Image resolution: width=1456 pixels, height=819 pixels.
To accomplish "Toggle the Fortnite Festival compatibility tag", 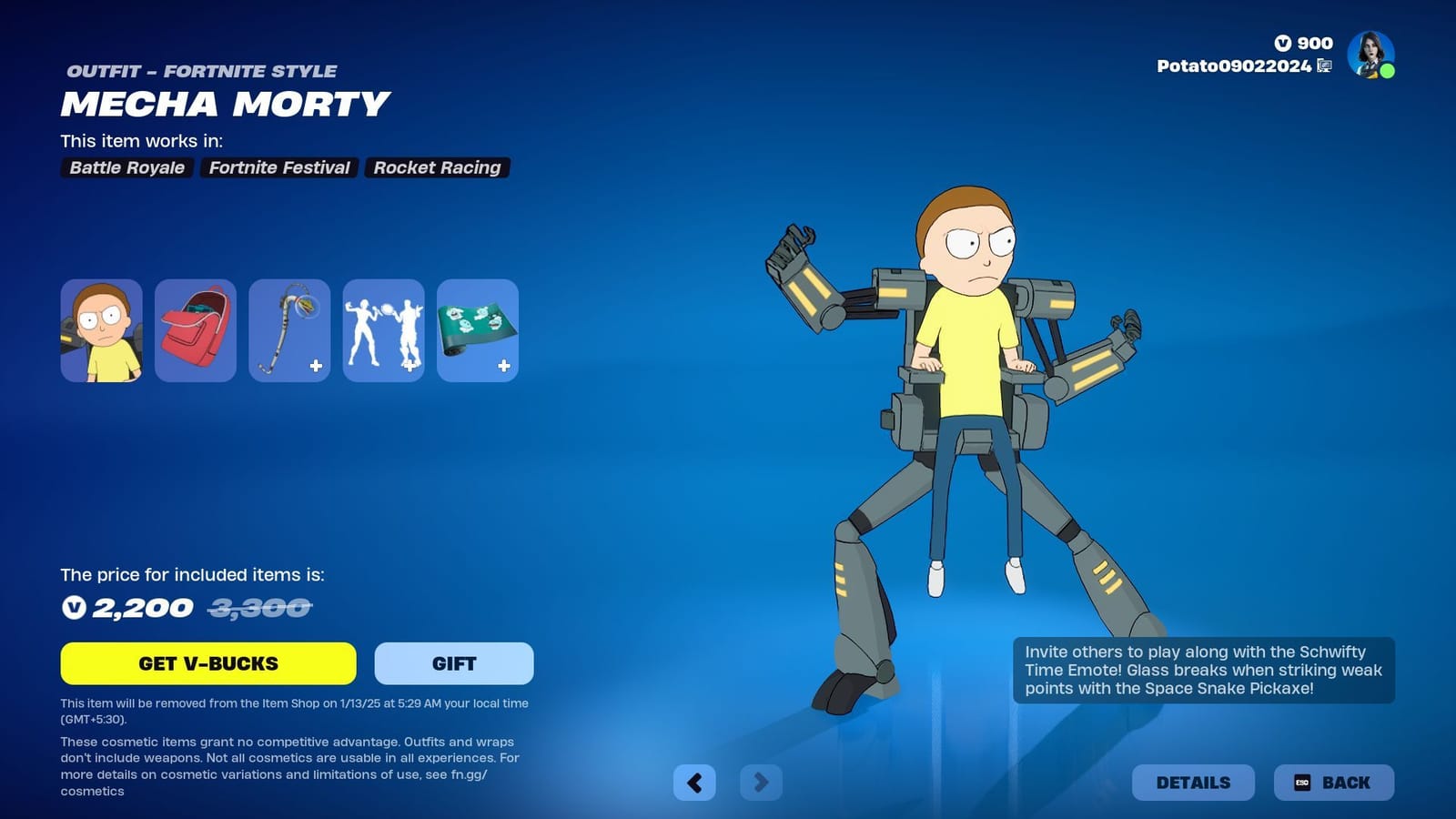I will tap(278, 167).
